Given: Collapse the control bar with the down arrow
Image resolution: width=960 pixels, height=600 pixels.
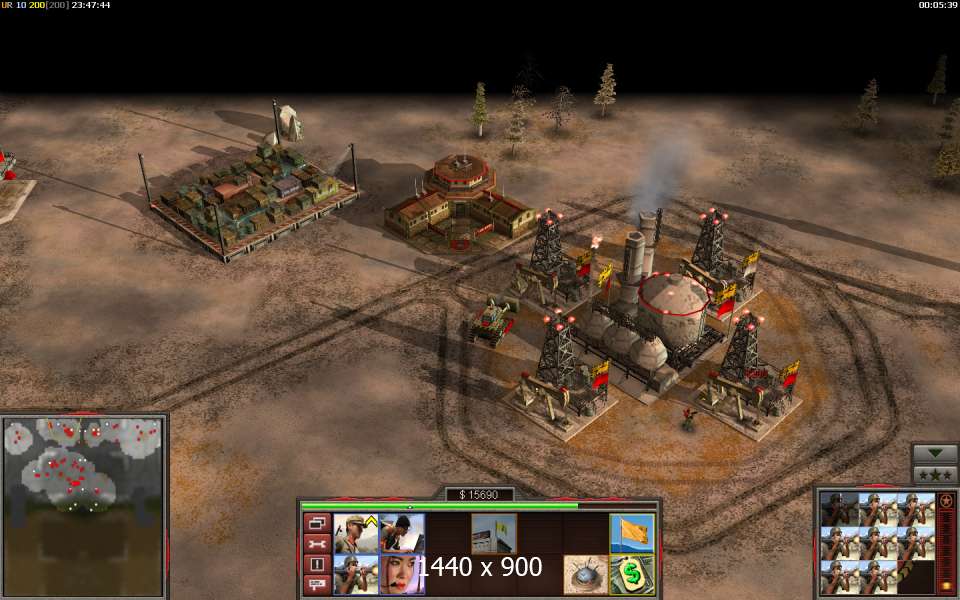Looking at the screenshot, I should 935,452.
